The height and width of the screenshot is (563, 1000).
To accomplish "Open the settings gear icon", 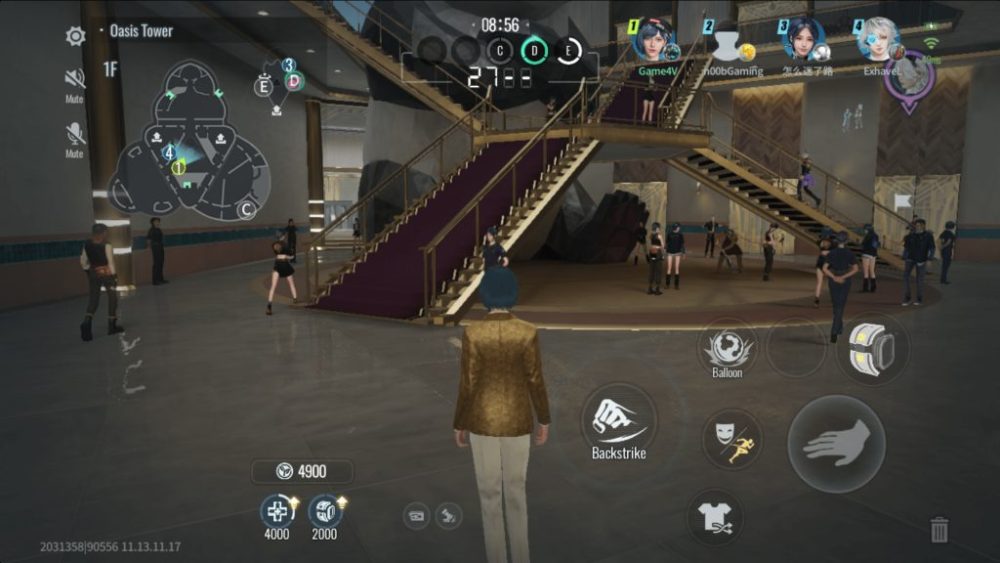I will 75,37.
